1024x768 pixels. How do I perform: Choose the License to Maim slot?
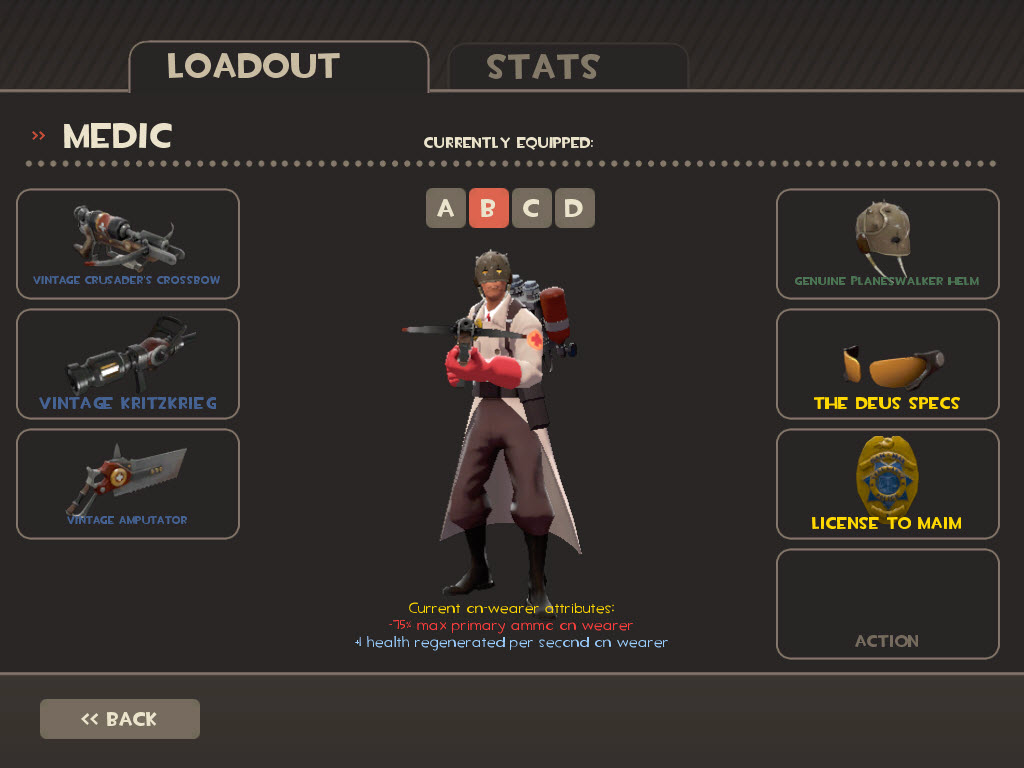(x=887, y=484)
